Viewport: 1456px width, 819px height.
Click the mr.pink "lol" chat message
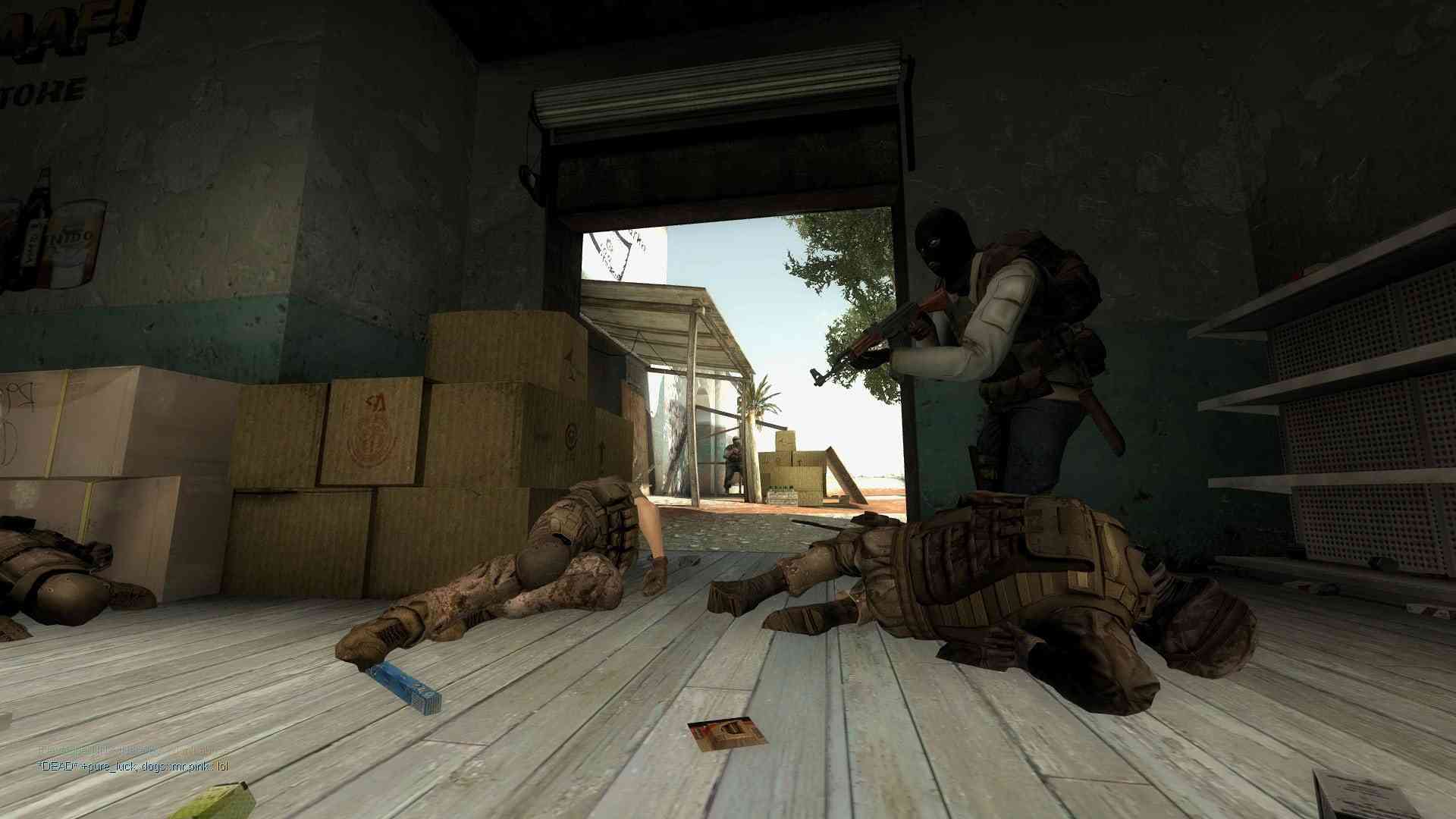click(133, 766)
